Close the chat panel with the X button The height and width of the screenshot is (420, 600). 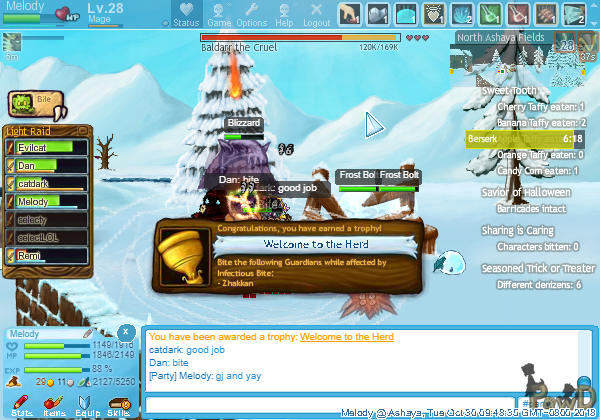125,332
